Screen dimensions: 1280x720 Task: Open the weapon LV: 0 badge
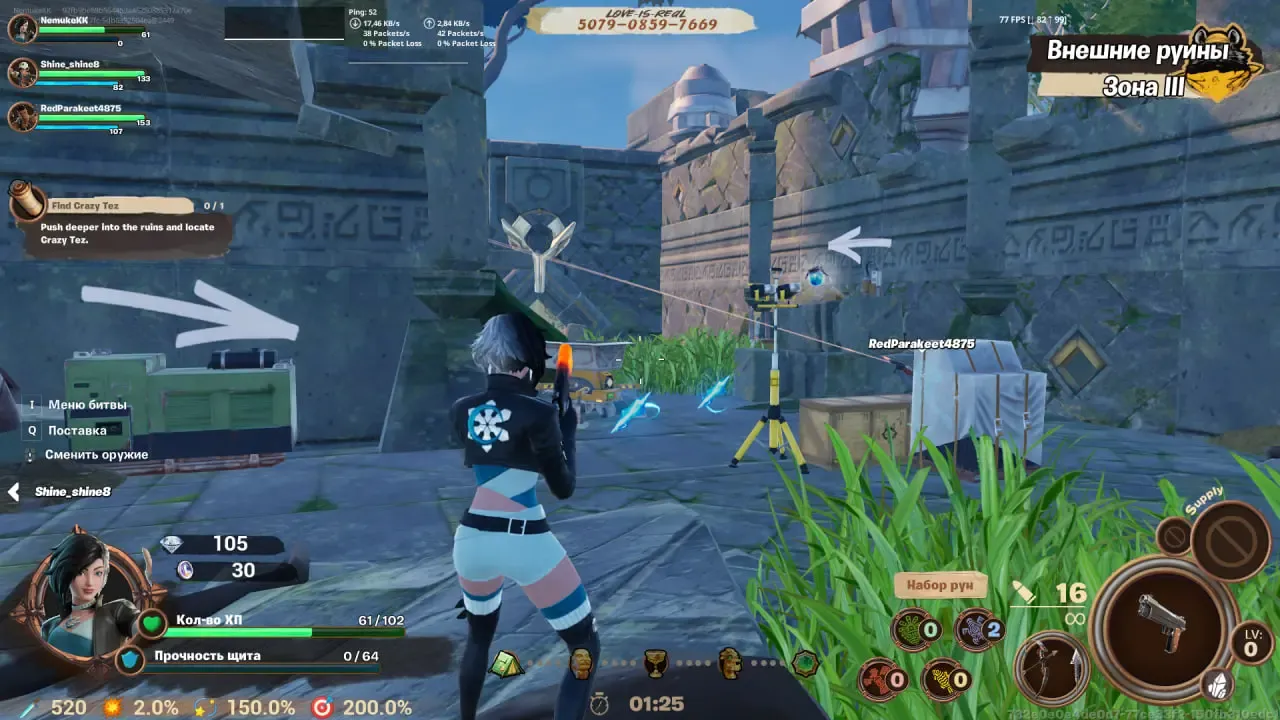click(x=1250, y=643)
